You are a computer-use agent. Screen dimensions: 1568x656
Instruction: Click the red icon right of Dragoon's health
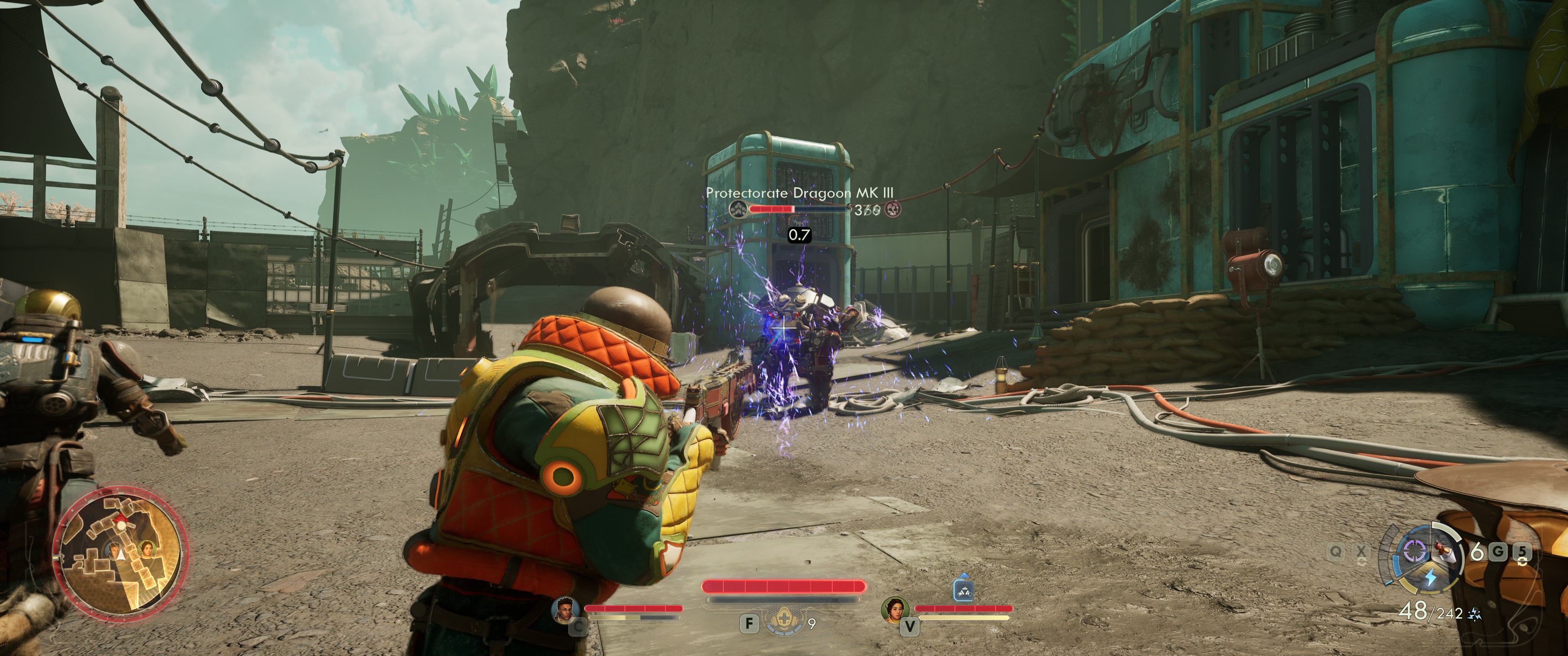(892, 210)
